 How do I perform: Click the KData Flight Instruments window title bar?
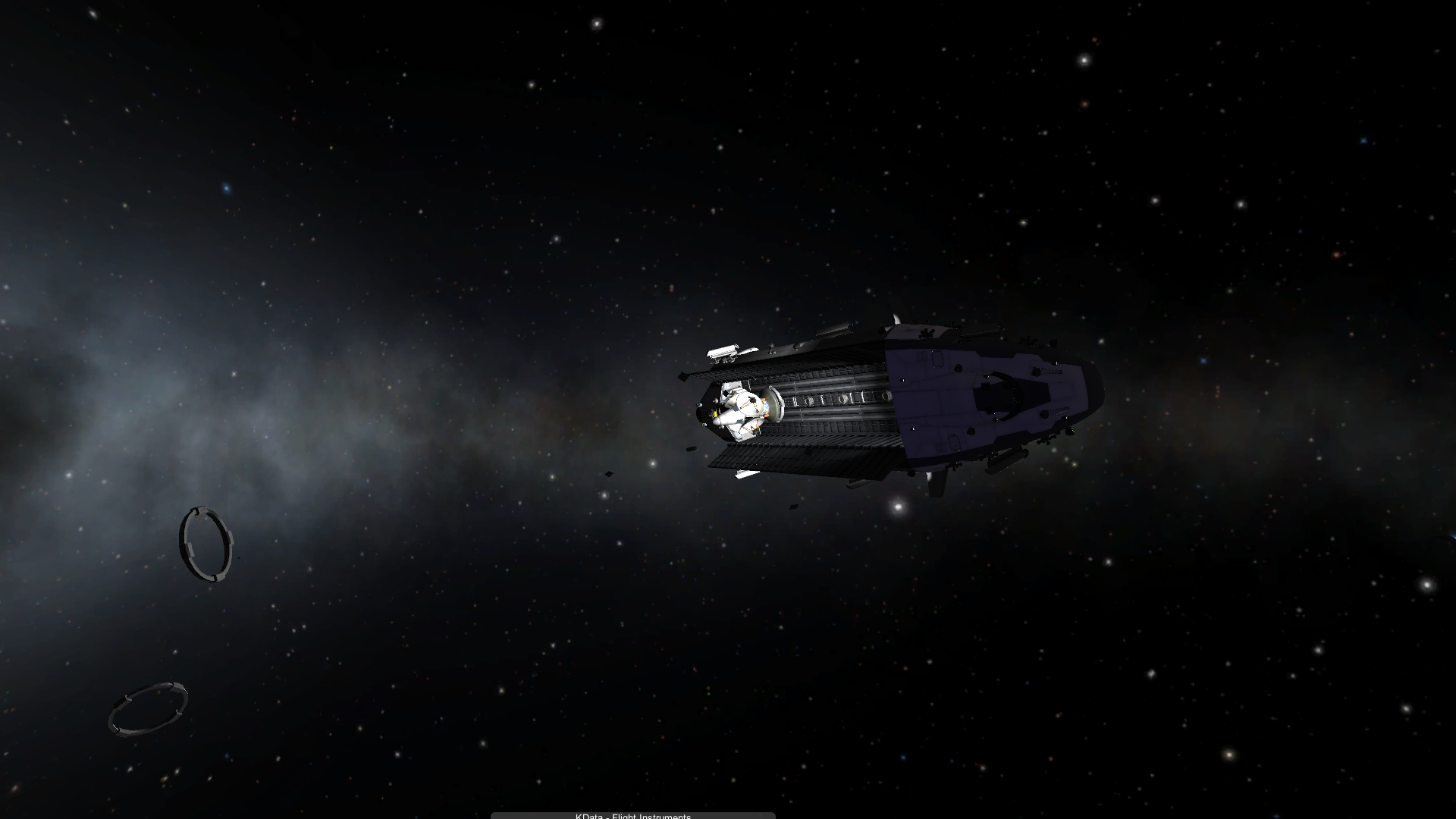click(632, 815)
